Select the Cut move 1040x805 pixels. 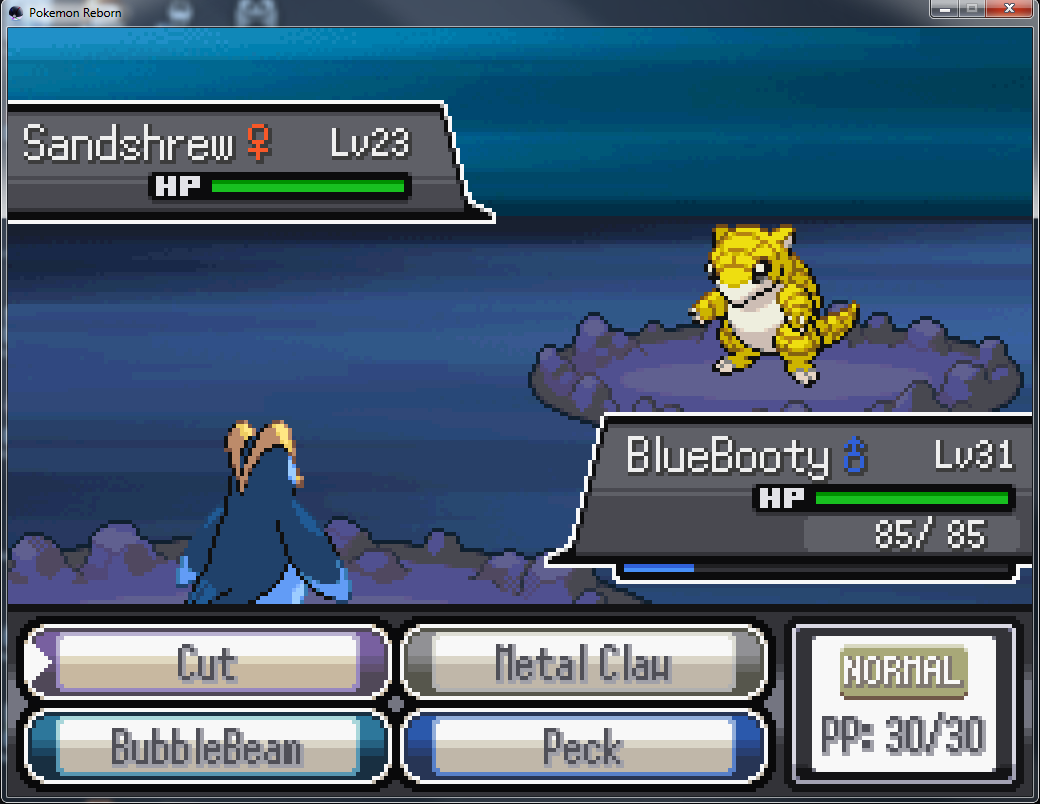207,664
